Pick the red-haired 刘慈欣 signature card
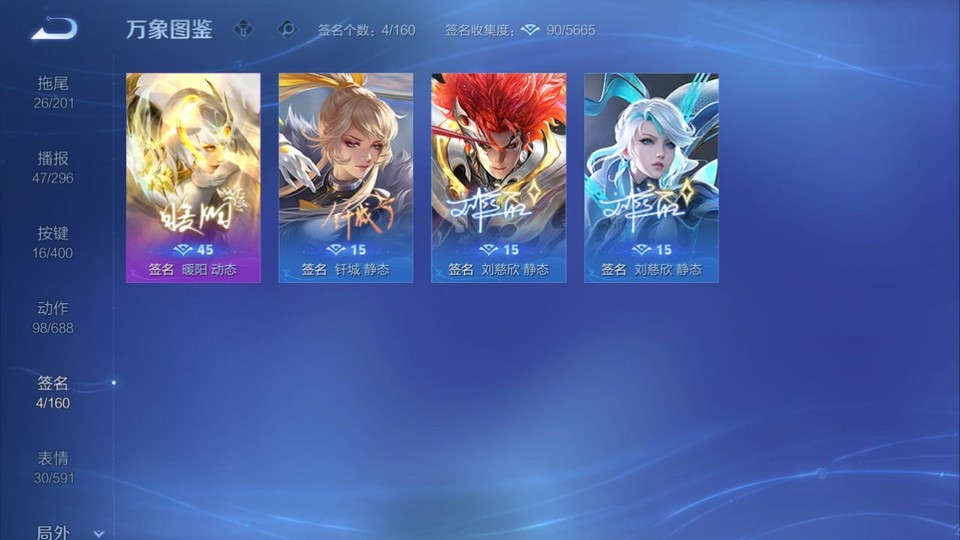Screen dimensions: 960x540 498,177
